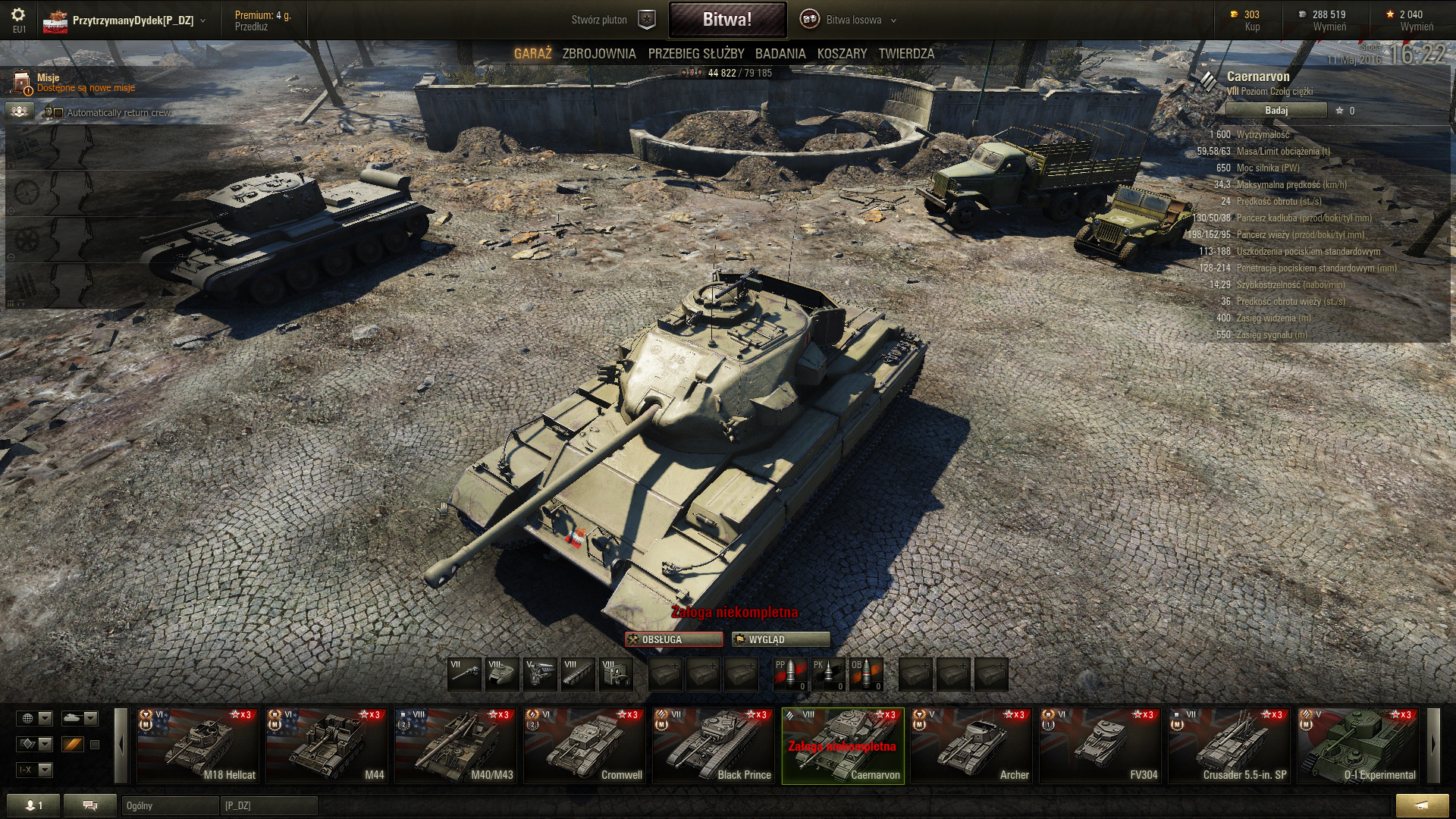The height and width of the screenshot is (819, 1456).
Task: Open OBSŁUGA vehicle service
Action: (x=673, y=639)
